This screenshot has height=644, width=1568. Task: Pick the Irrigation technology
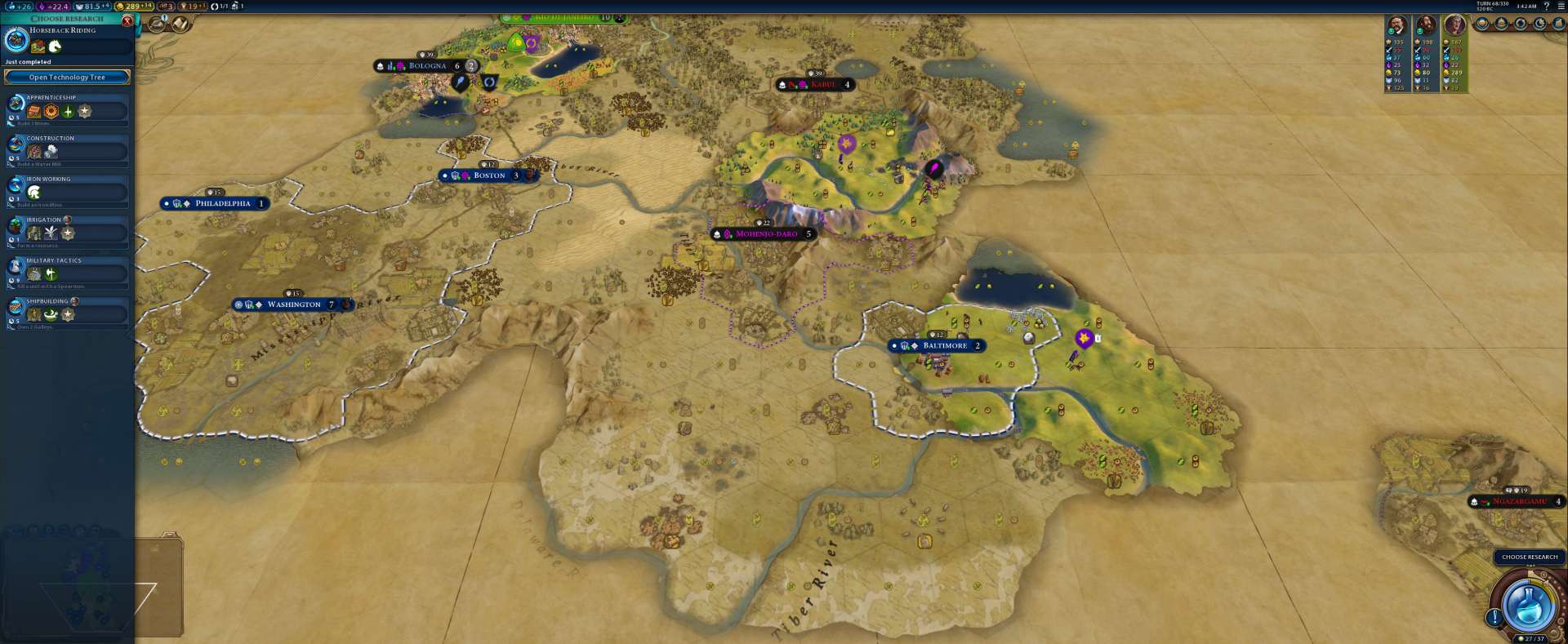68,232
